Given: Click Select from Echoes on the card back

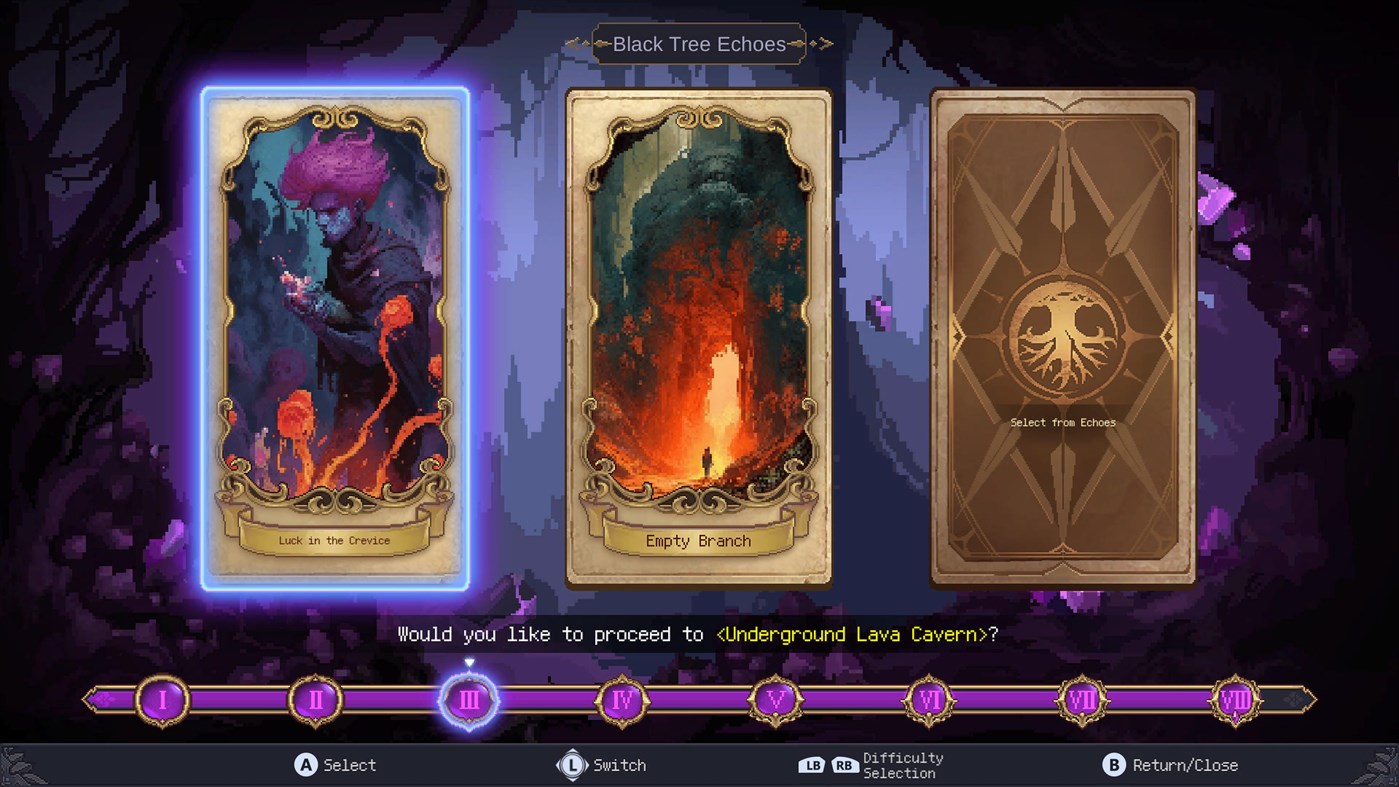Looking at the screenshot, I should [1063, 422].
